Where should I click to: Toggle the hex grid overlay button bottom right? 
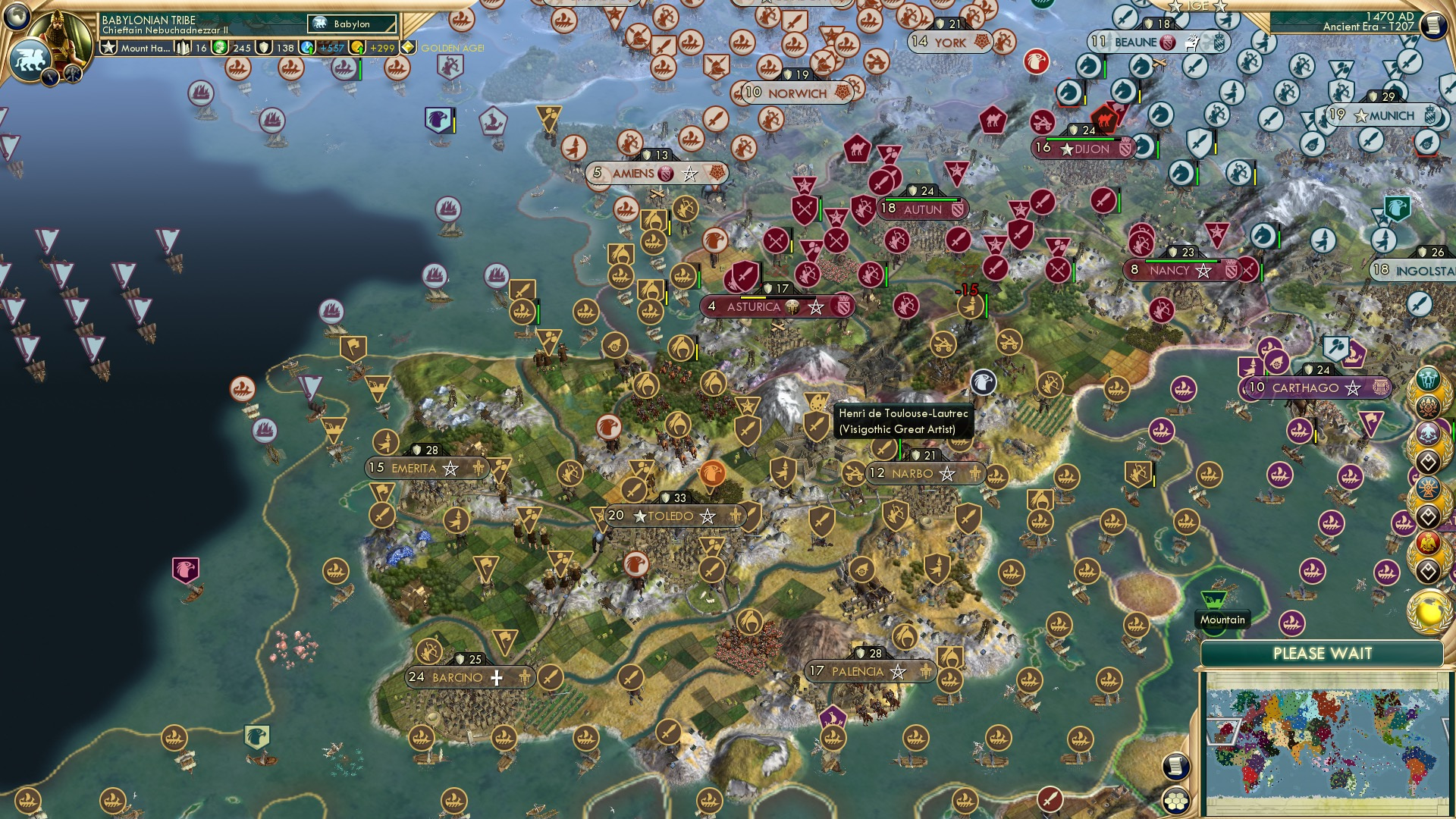[x=1175, y=800]
